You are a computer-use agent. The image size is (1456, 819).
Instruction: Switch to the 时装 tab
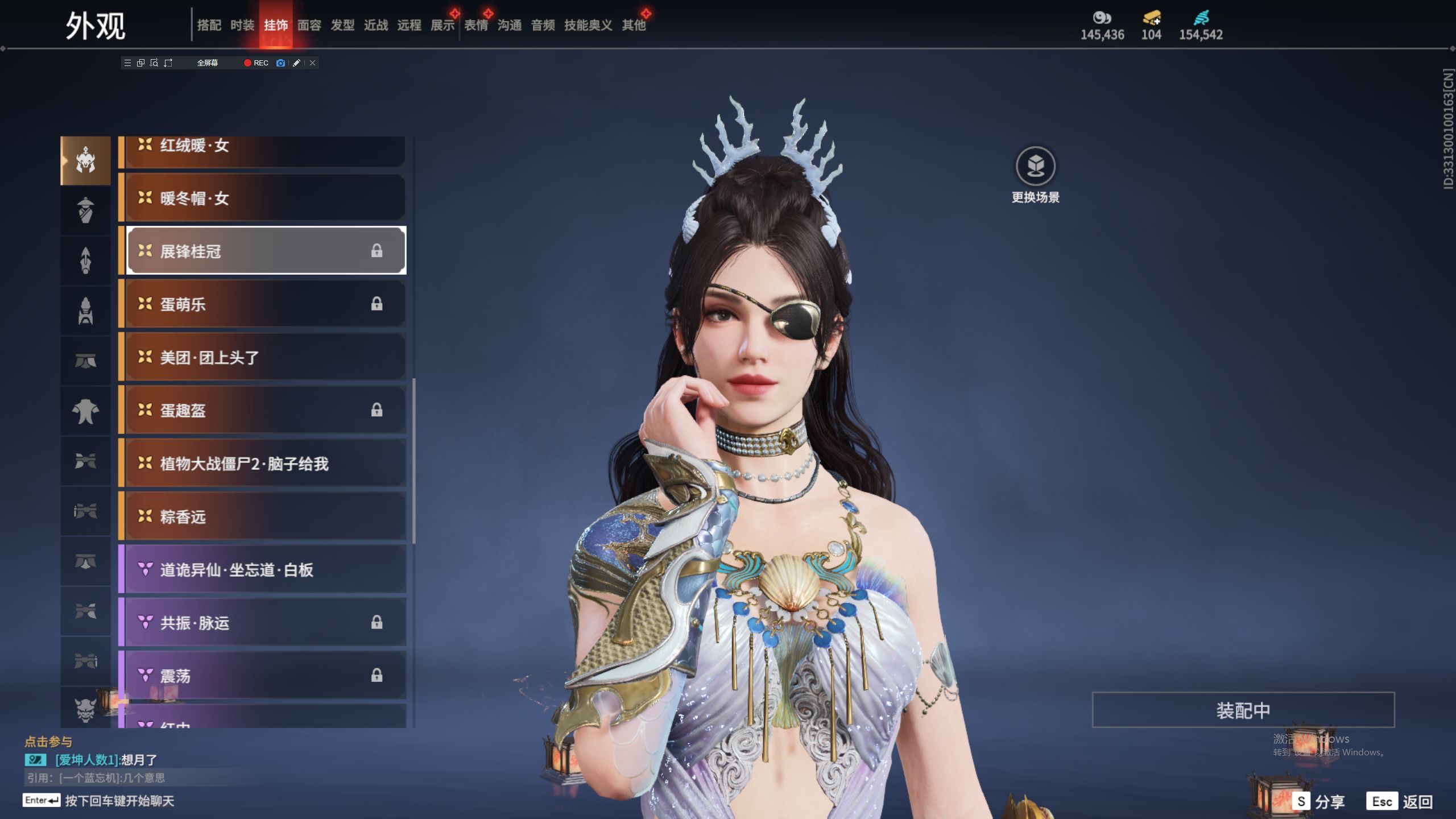coord(242,25)
